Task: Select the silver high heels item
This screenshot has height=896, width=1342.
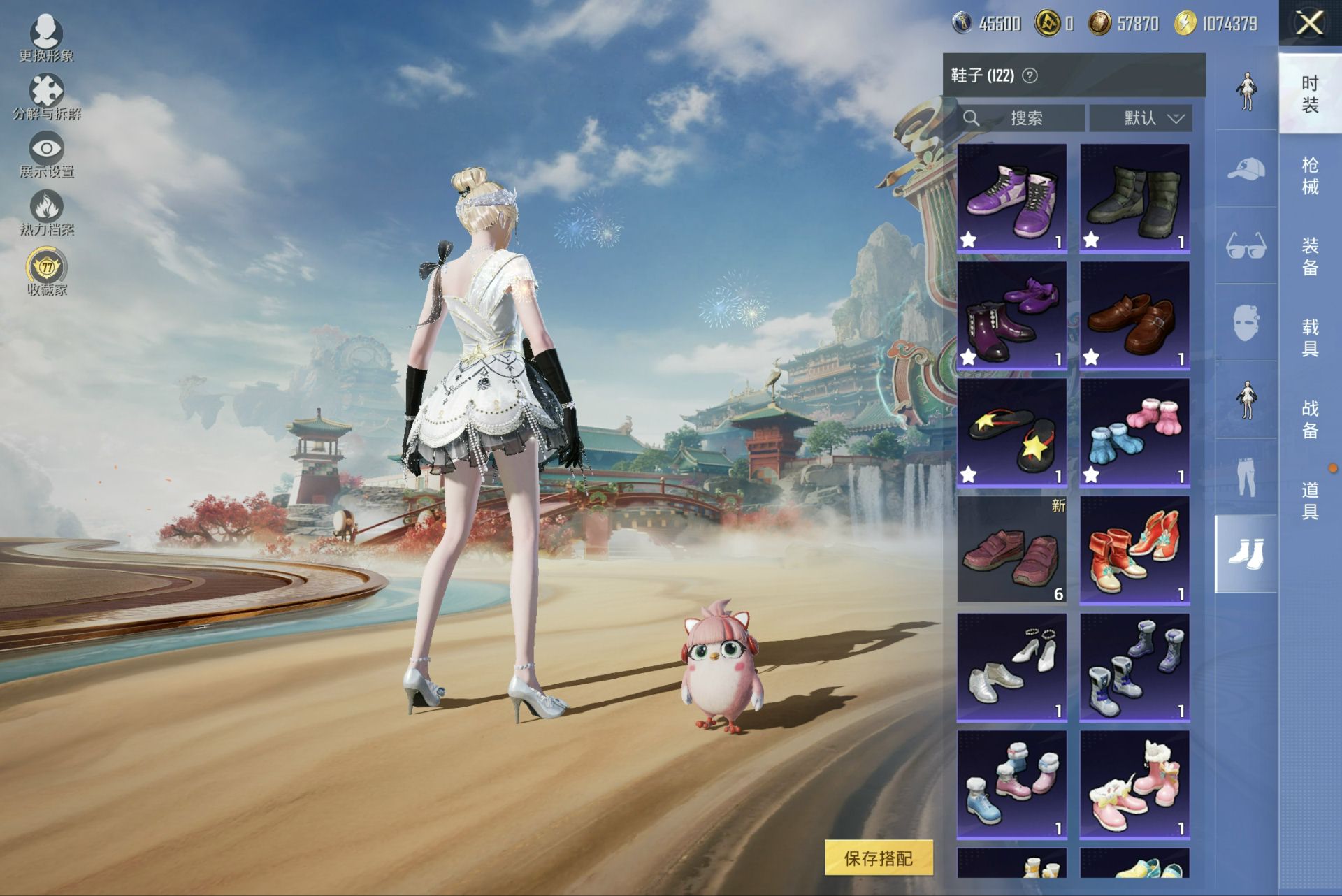Action: point(1011,667)
